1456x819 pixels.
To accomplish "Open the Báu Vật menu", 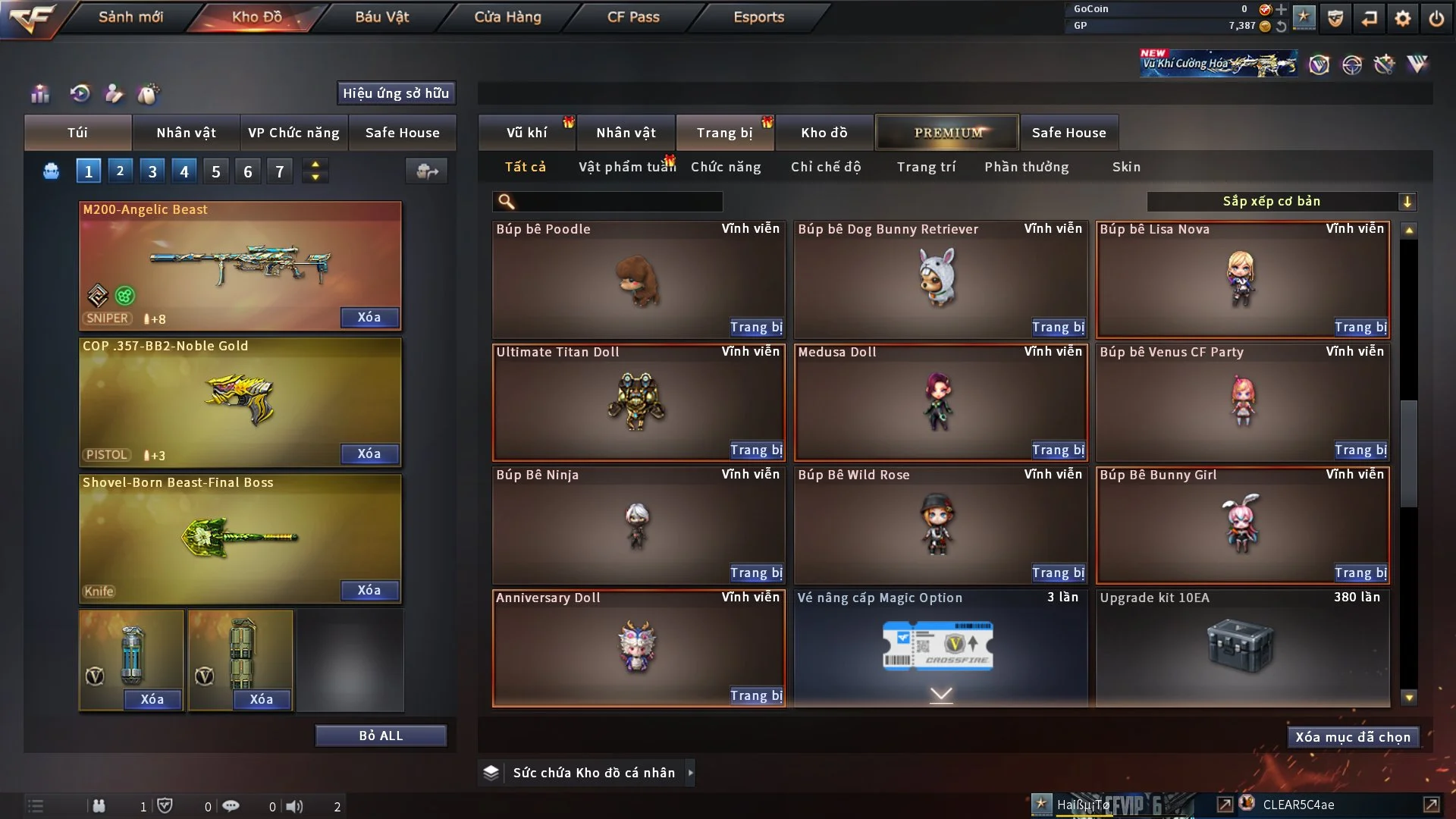I will [x=381, y=17].
